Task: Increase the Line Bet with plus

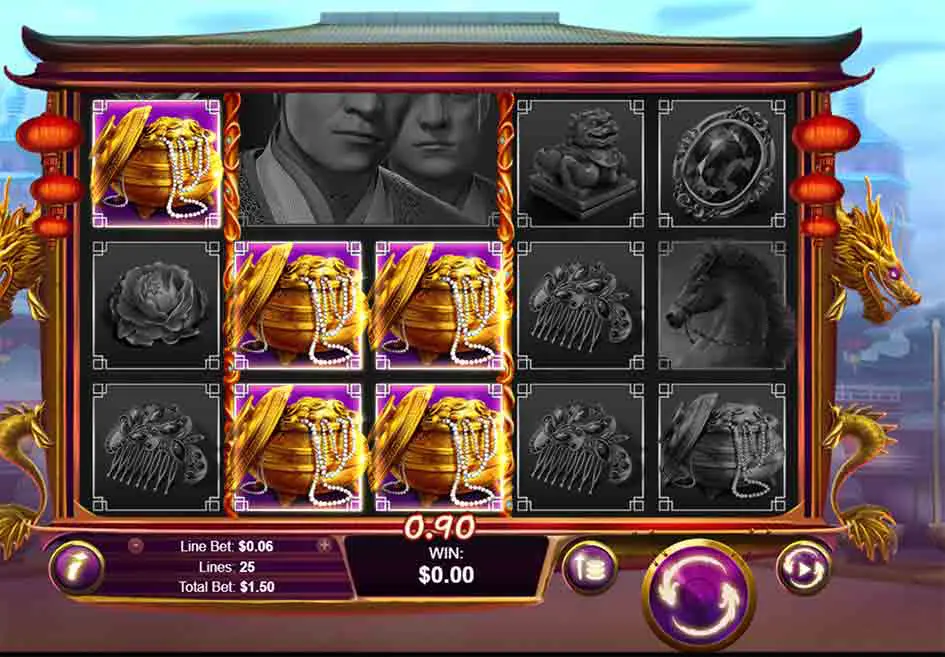Action: tap(324, 546)
